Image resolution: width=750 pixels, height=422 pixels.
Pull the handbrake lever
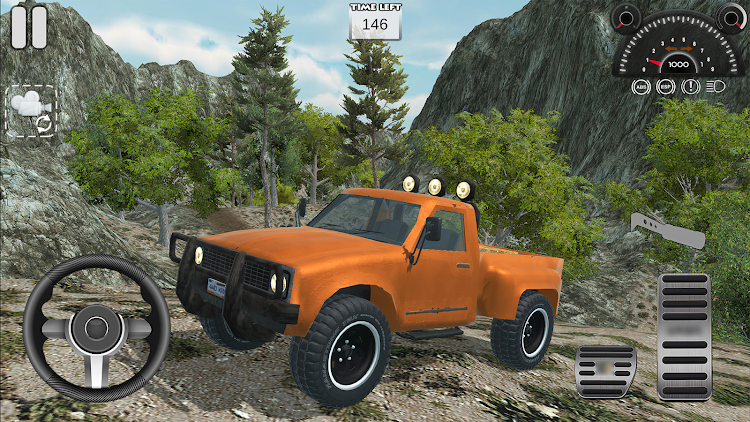667,231
